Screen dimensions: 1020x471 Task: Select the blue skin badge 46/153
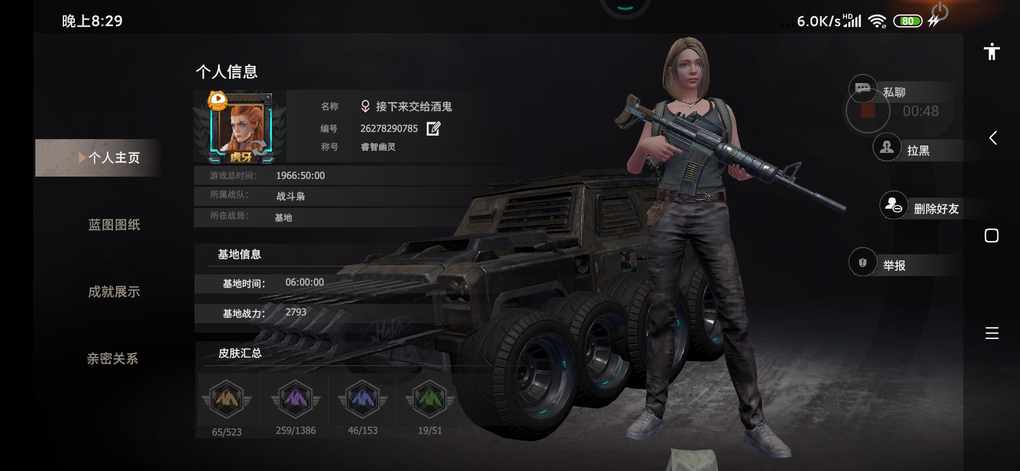pyautogui.click(x=361, y=401)
